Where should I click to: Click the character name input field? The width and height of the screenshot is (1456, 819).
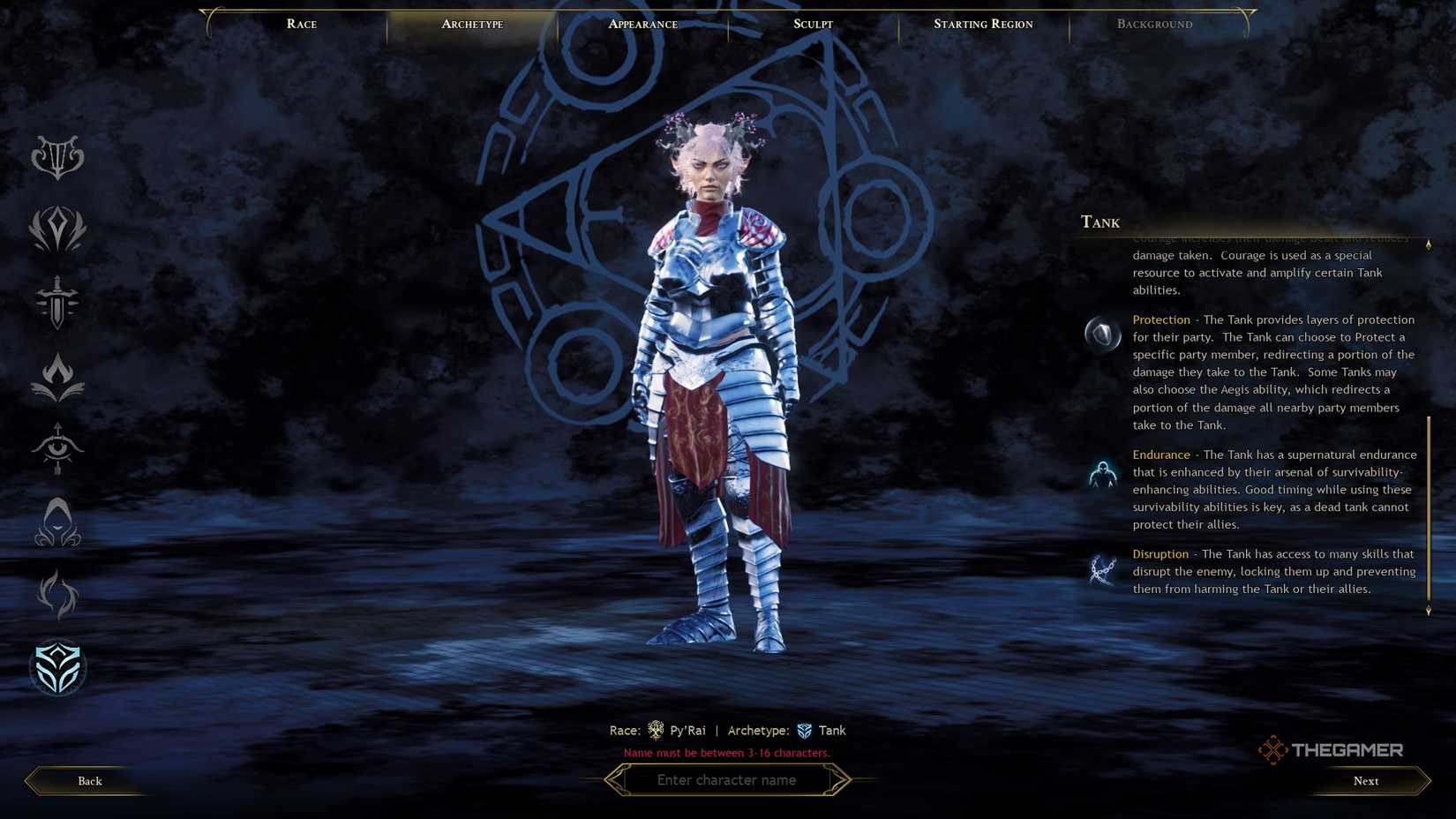click(727, 780)
